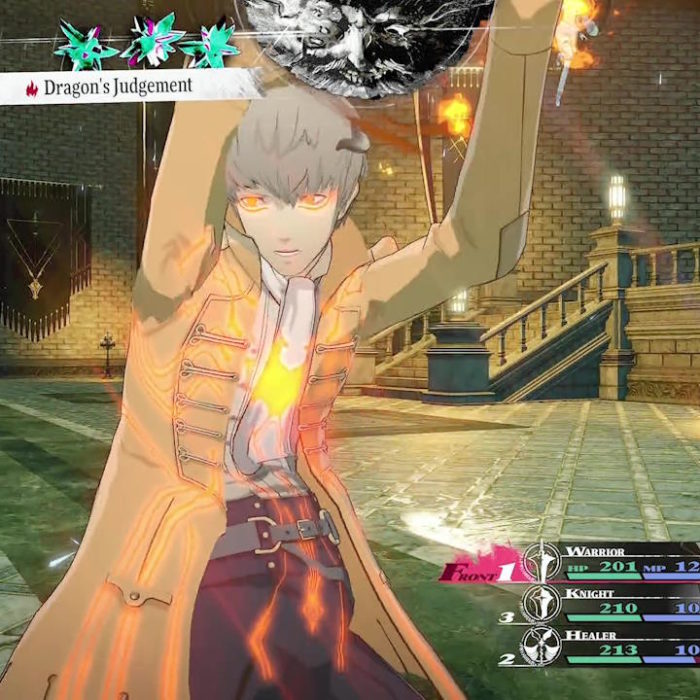Select the Warrior party member panel

(x=610, y=562)
